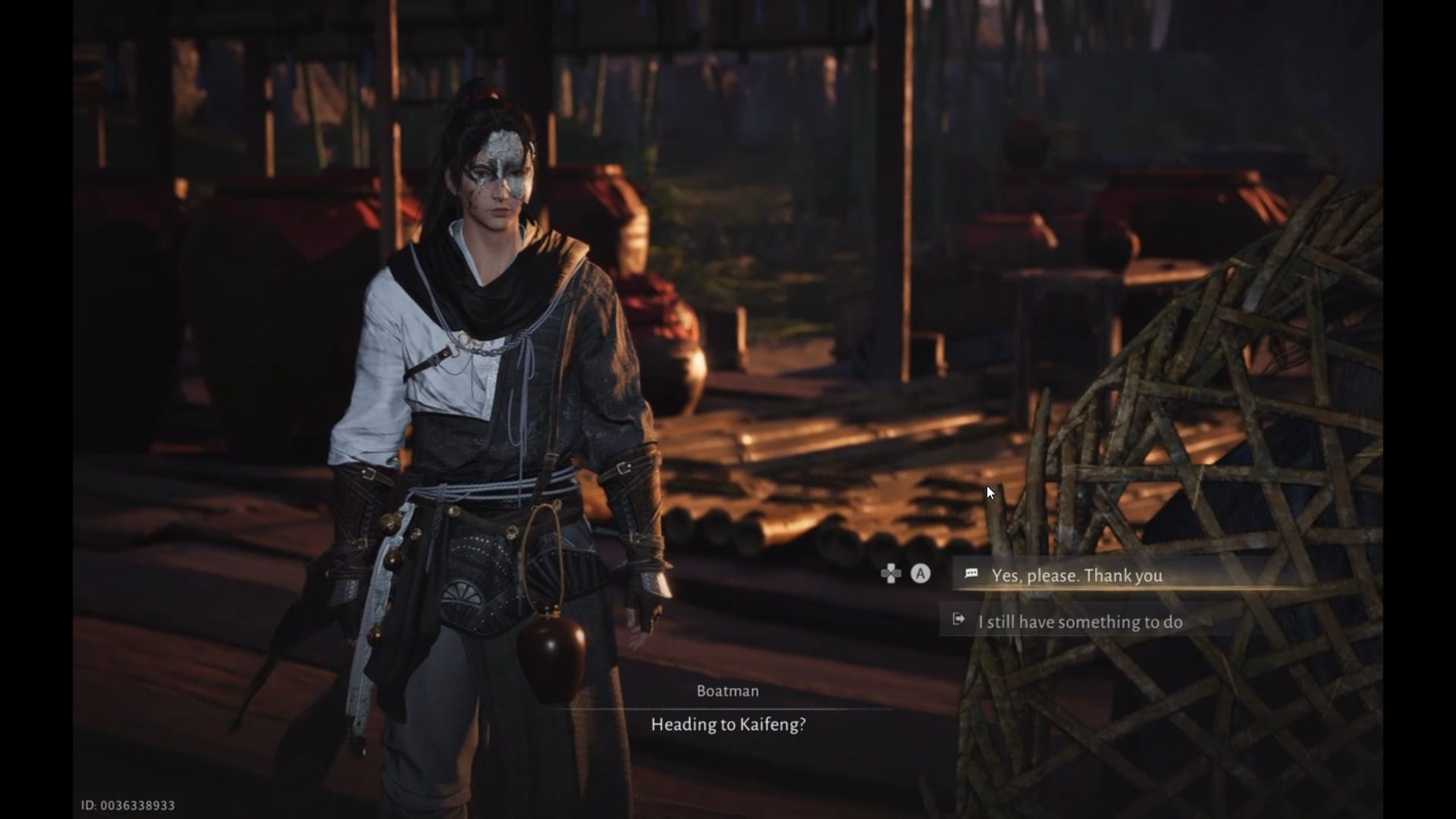Select "I still have something to do"
Image resolution: width=1456 pixels, height=819 pixels.
(x=1079, y=622)
